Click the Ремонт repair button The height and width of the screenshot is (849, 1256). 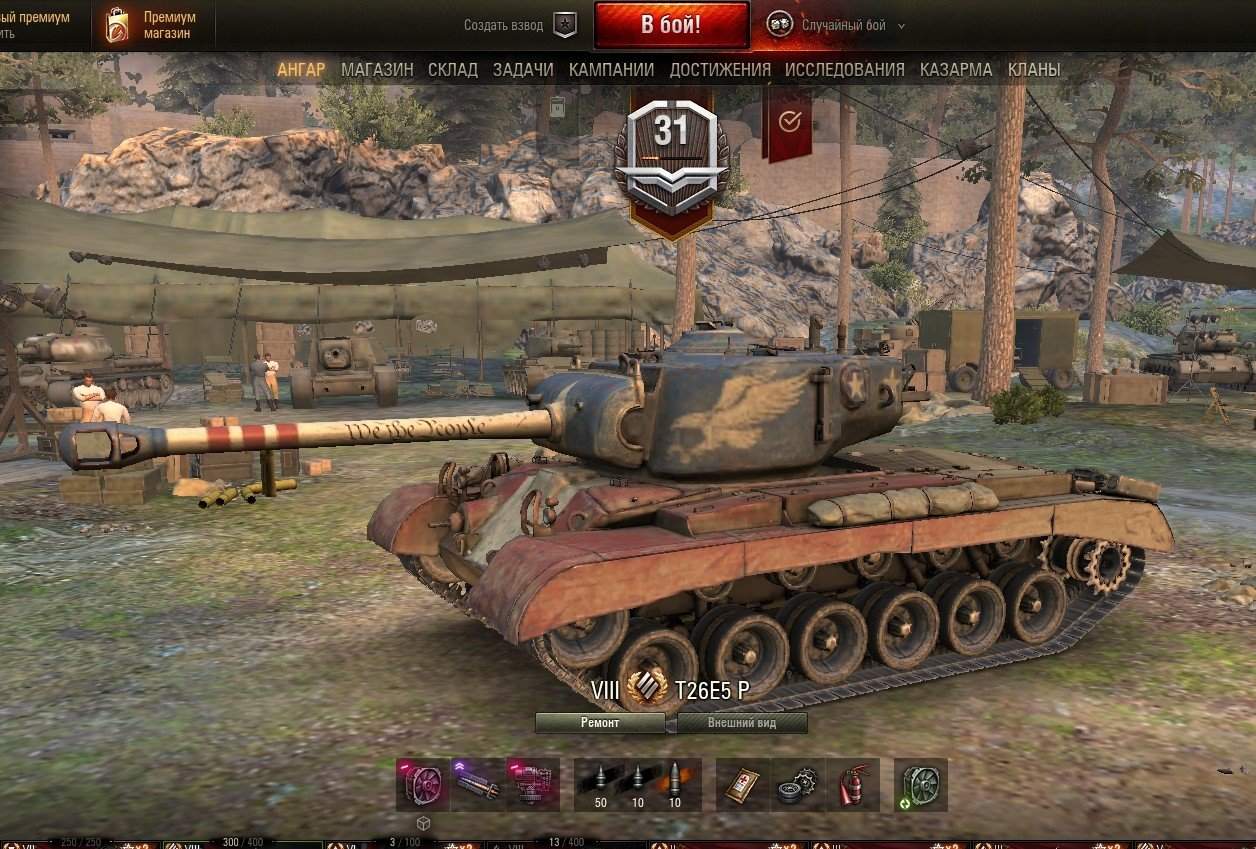(600, 723)
